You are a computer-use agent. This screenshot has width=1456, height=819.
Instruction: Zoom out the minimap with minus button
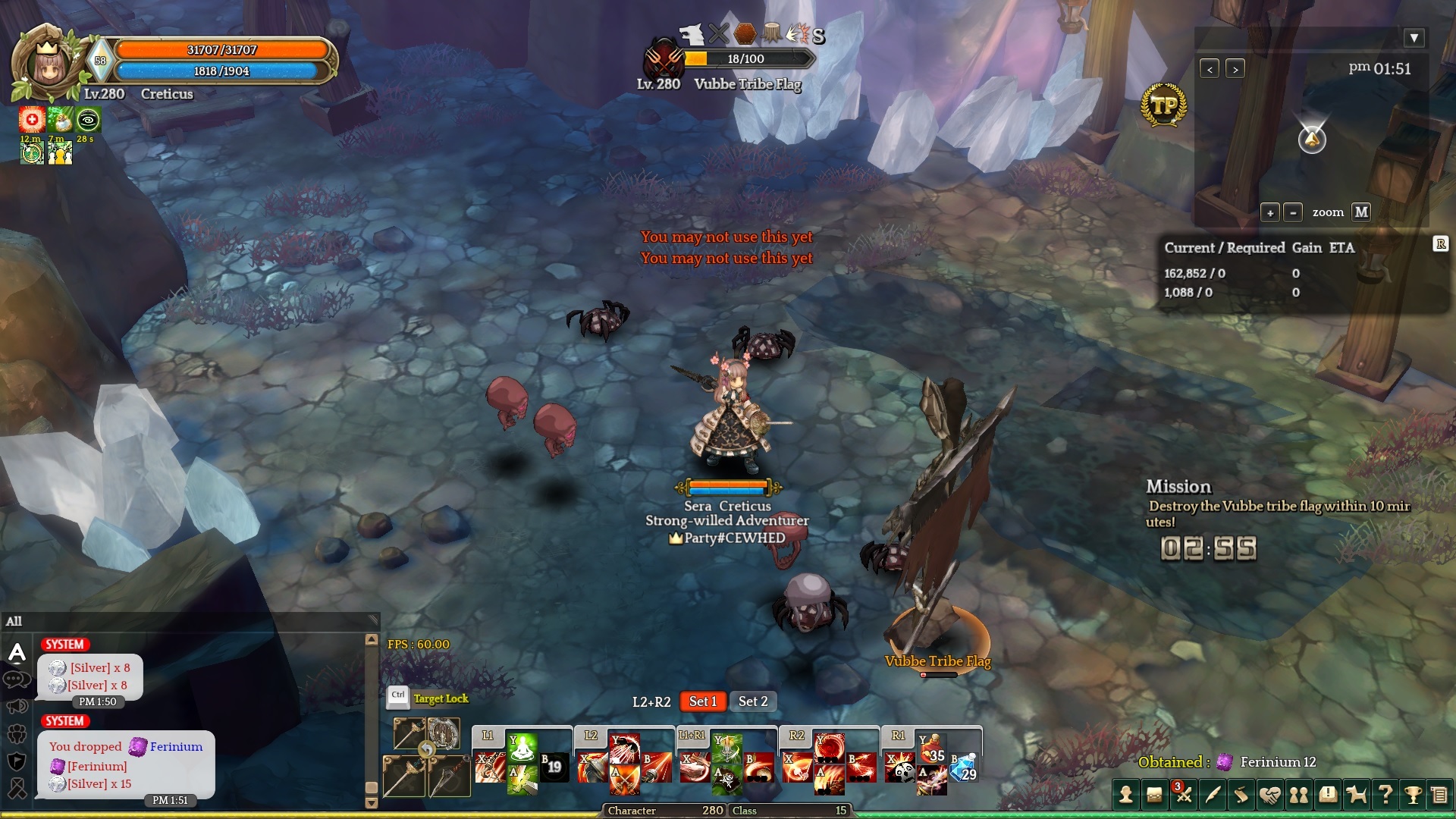[1293, 212]
